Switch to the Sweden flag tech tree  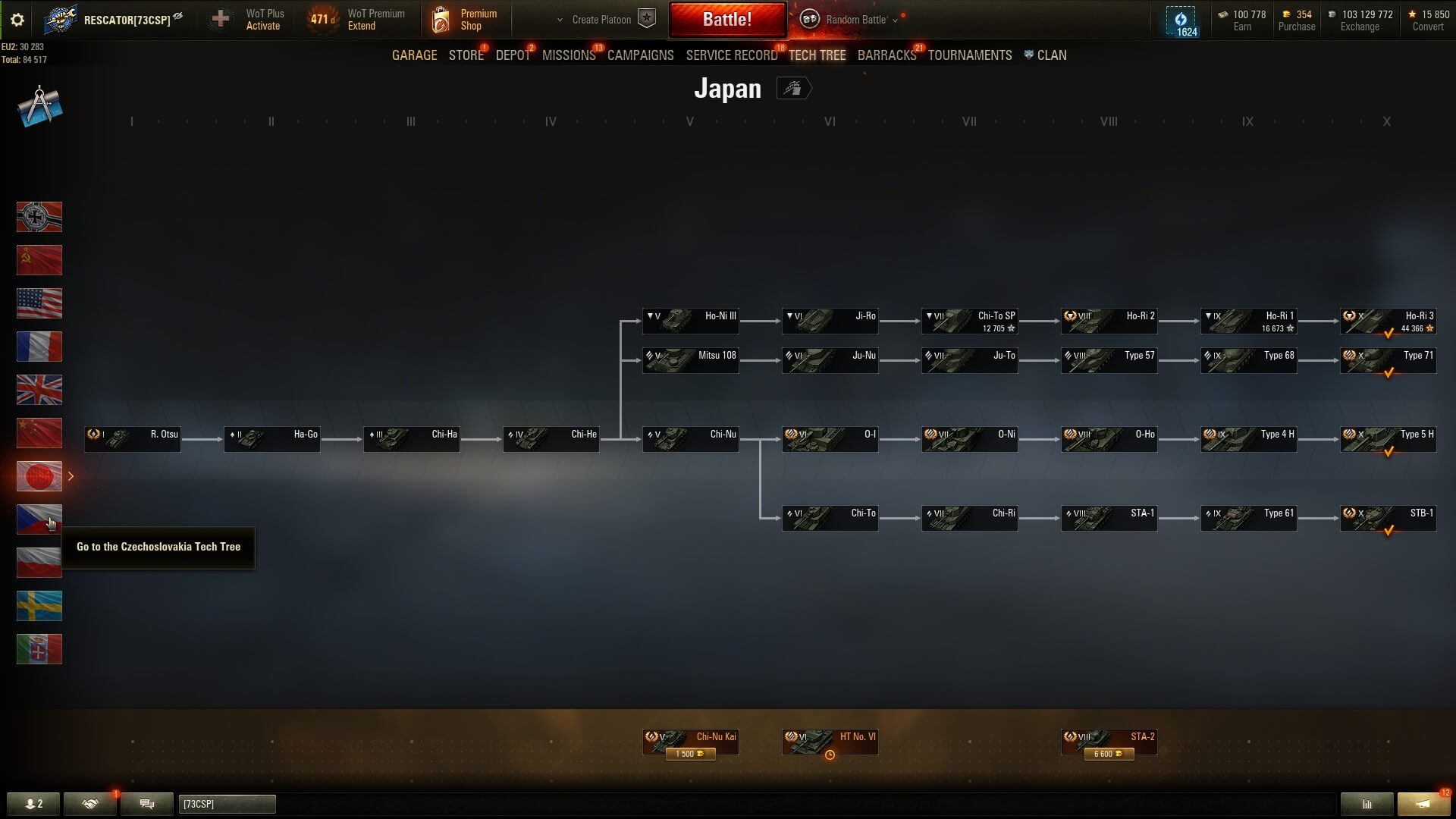(39, 606)
